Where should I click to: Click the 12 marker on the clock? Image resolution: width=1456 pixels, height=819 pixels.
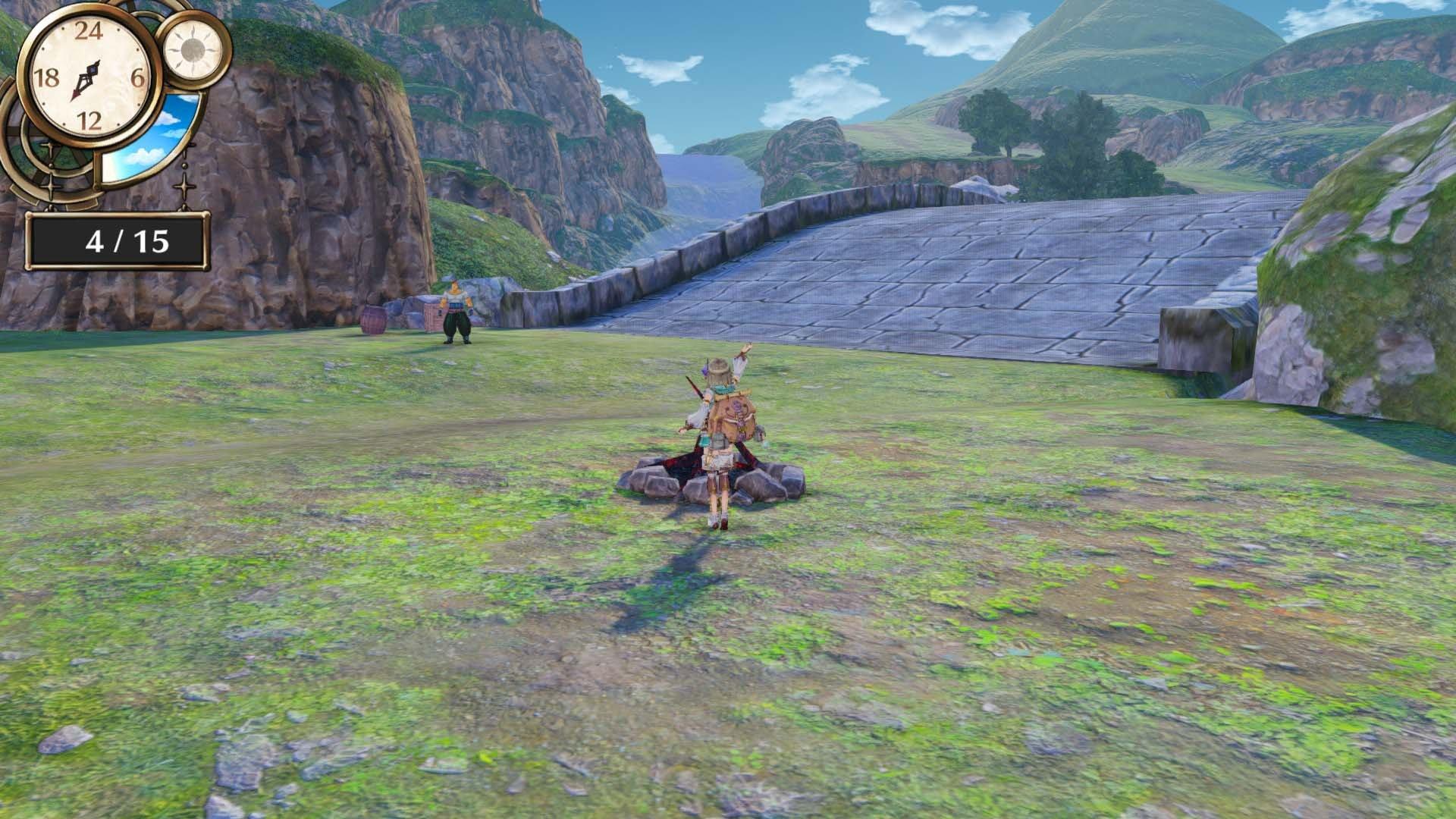coord(89,118)
